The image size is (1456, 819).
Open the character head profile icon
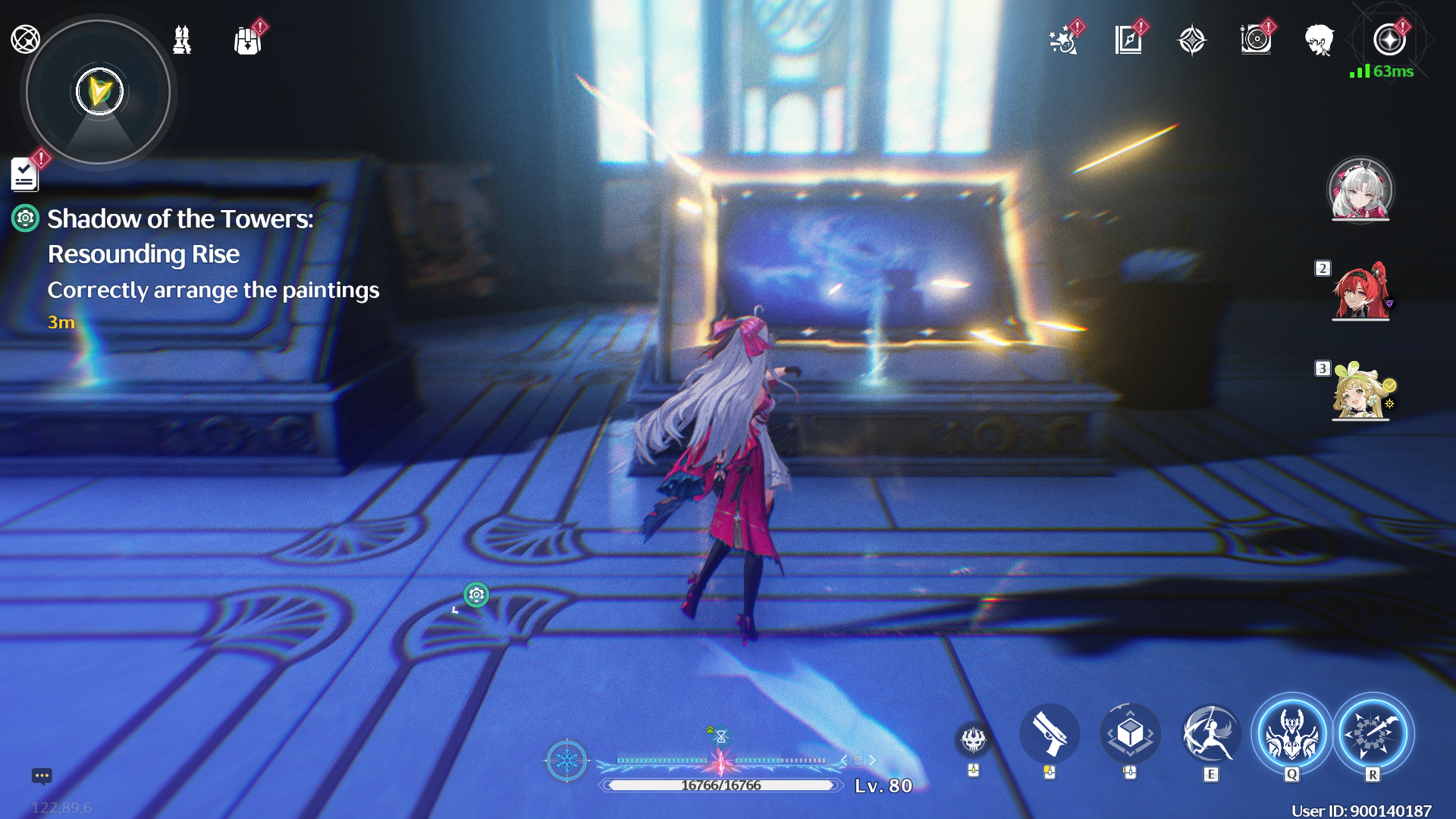(1319, 40)
